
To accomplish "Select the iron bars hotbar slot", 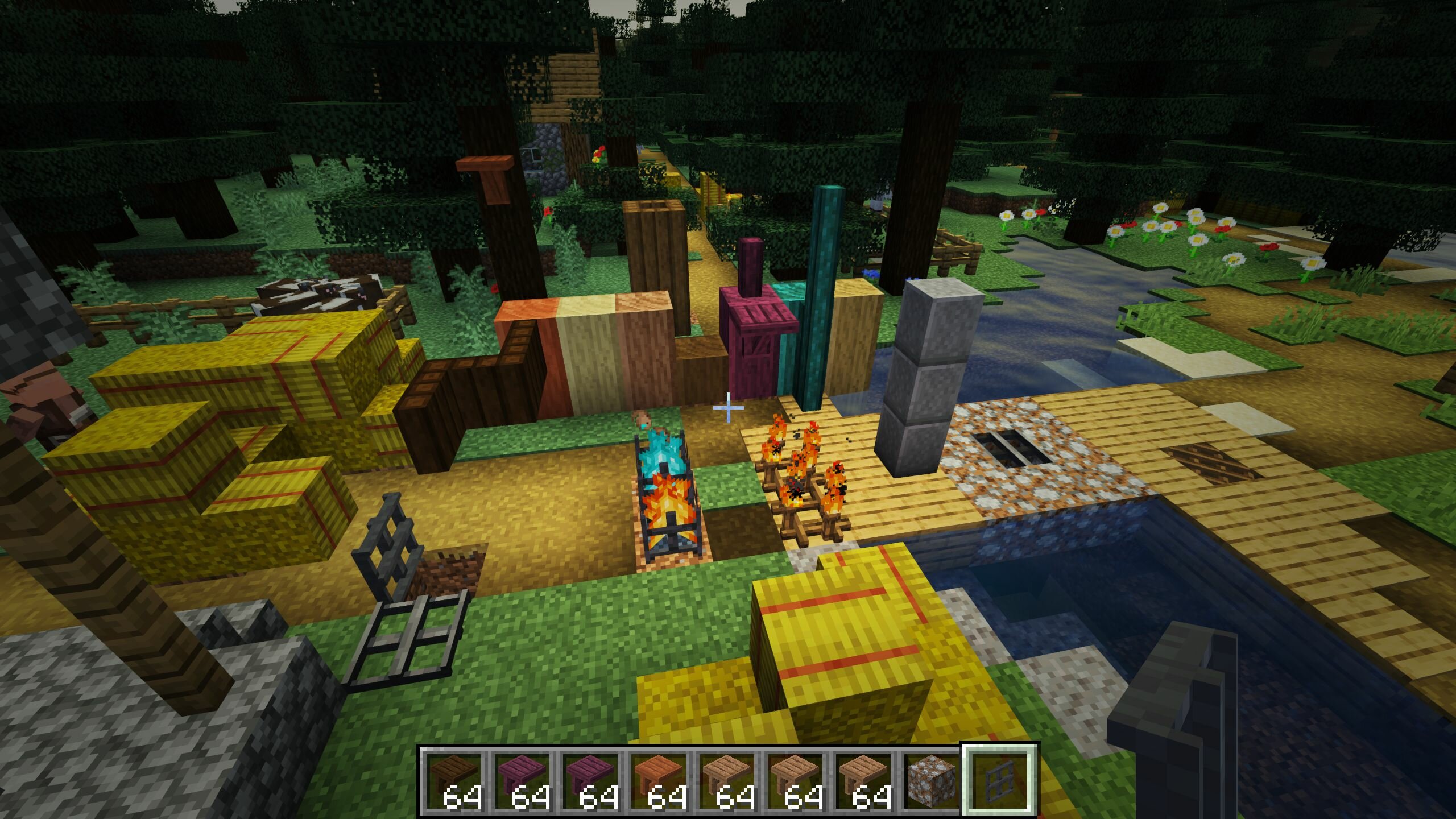I will click(x=998, y=780).
